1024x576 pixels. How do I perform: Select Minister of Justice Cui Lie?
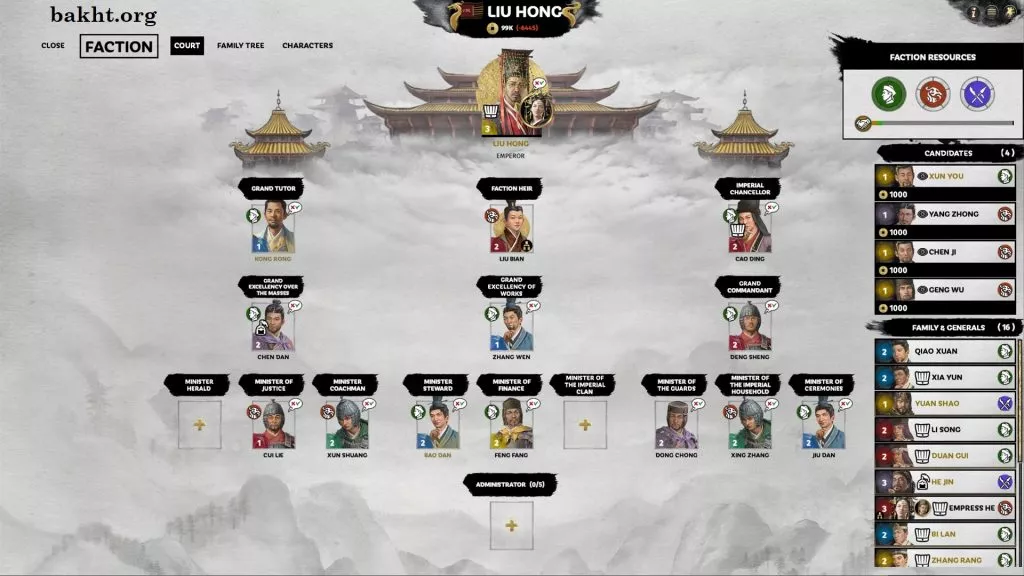[x=273, y=425]
